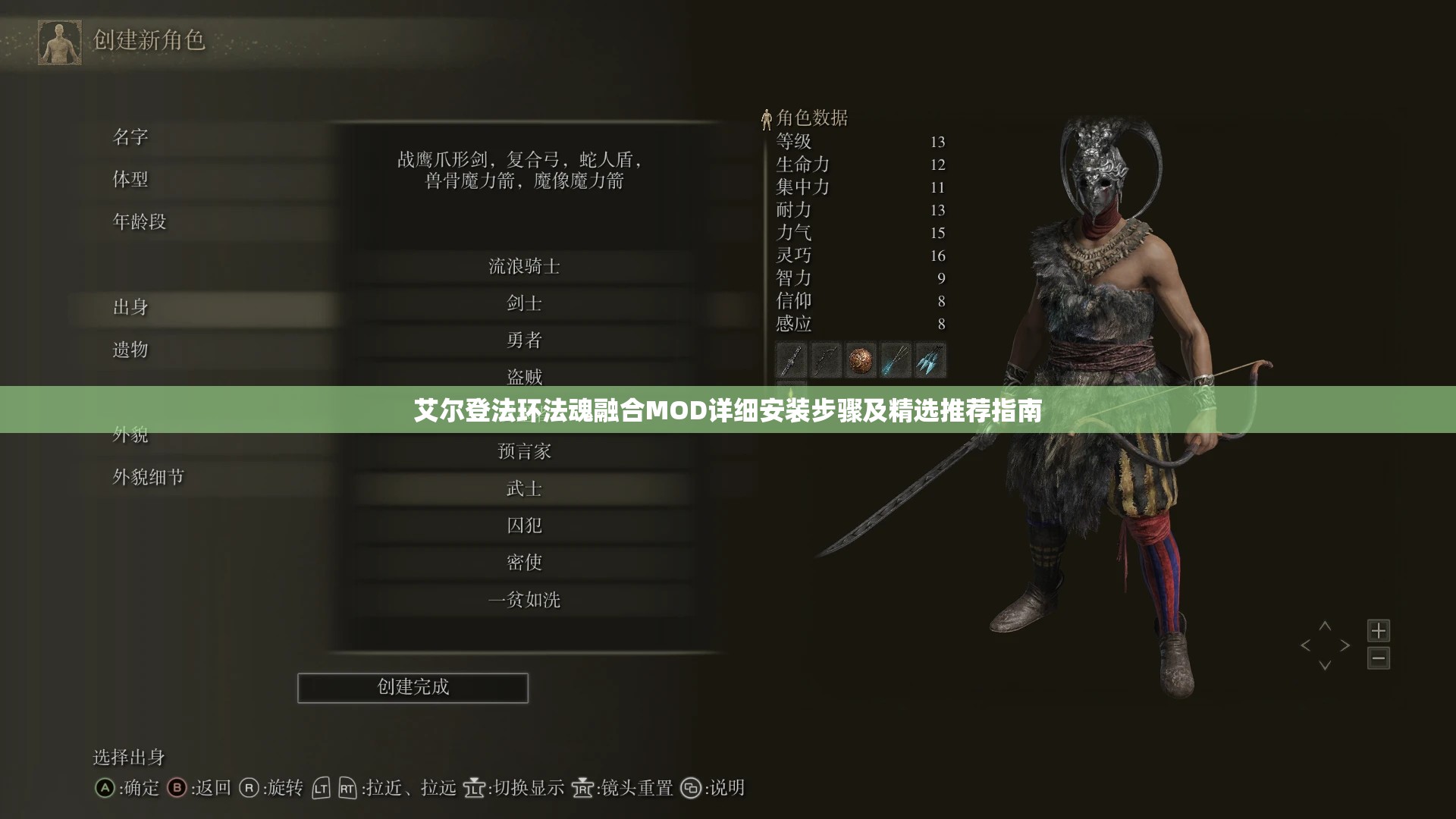Select the 一贫如洗 origin class
1456x819 pixels.
tap(523, 599)
